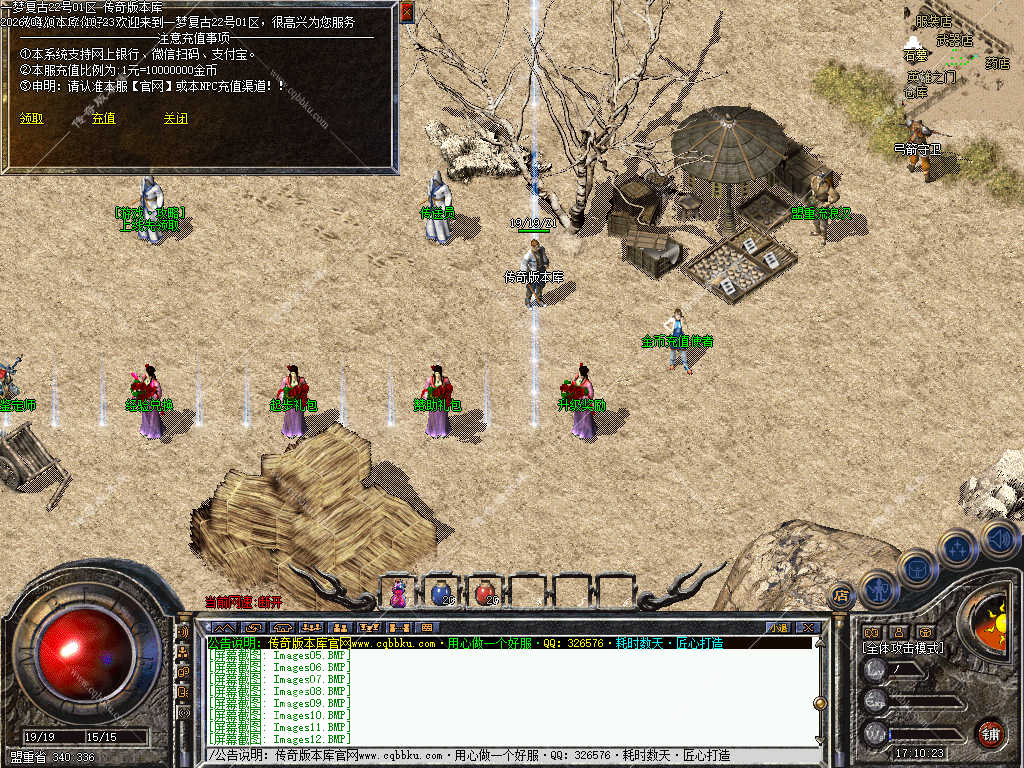Close the chat window with its X button
This screenshot has width=1024, height=768.
coord(808,627)
